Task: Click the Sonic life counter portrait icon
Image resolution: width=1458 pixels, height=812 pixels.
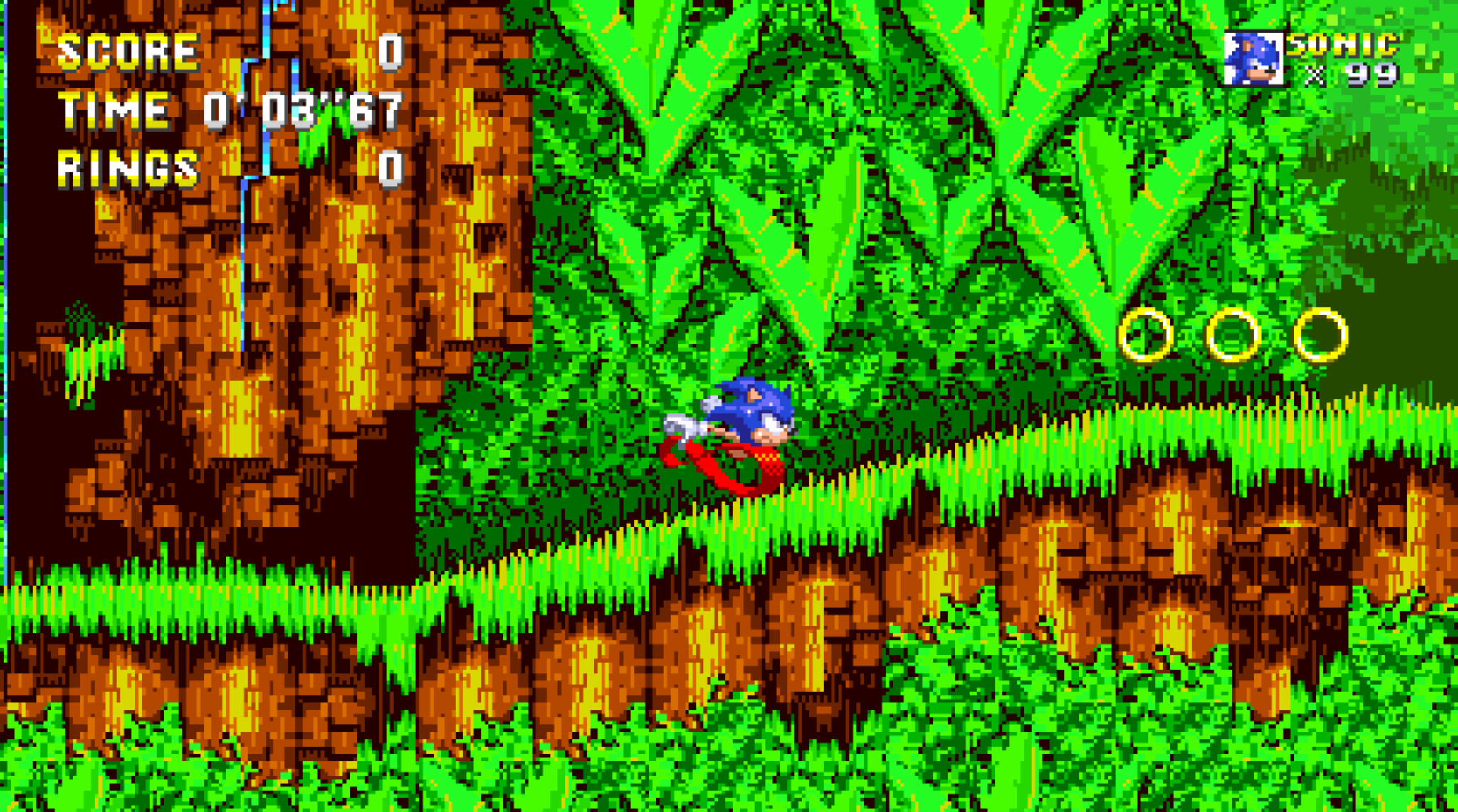Action: point(1253,57)
